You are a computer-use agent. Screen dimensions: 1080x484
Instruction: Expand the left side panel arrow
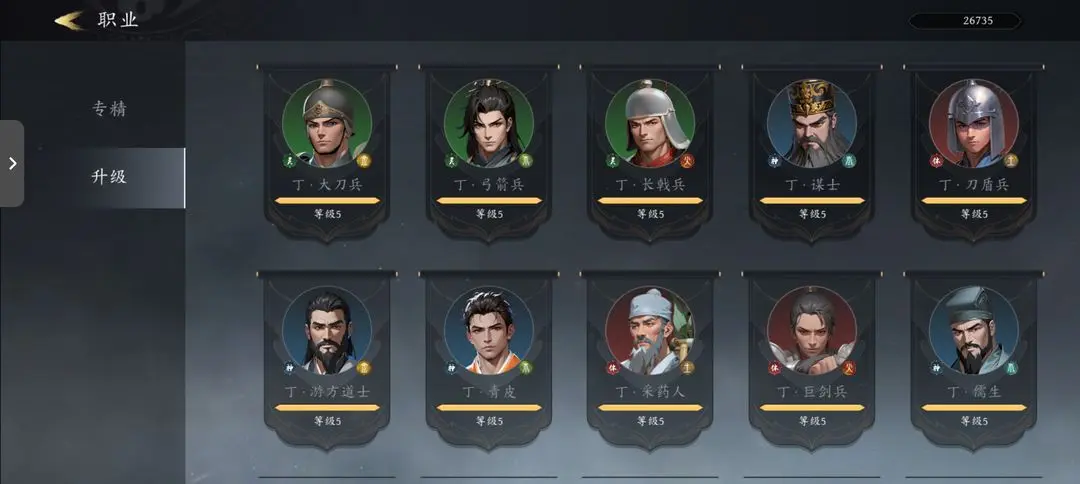pos(12,163)
